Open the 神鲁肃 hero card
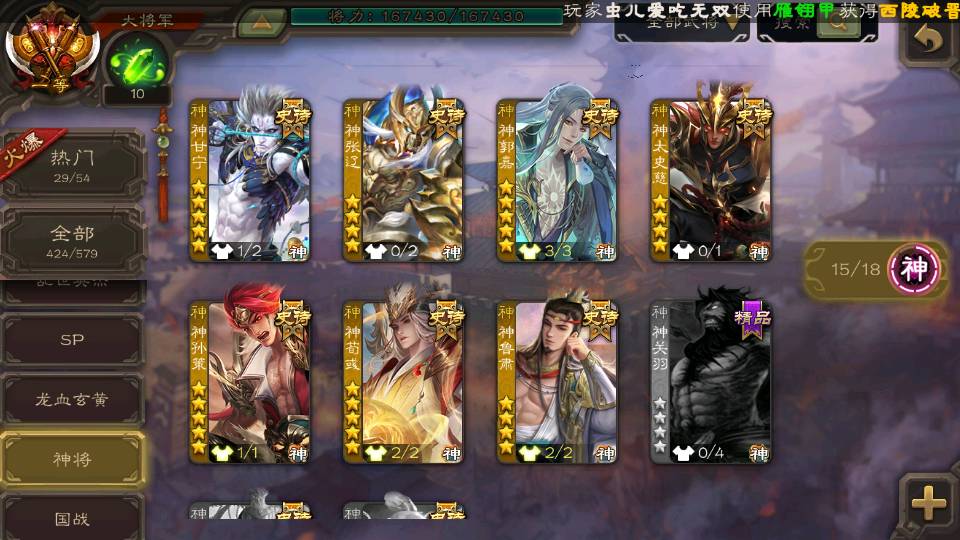960x540 pixels. pos(558,382)
